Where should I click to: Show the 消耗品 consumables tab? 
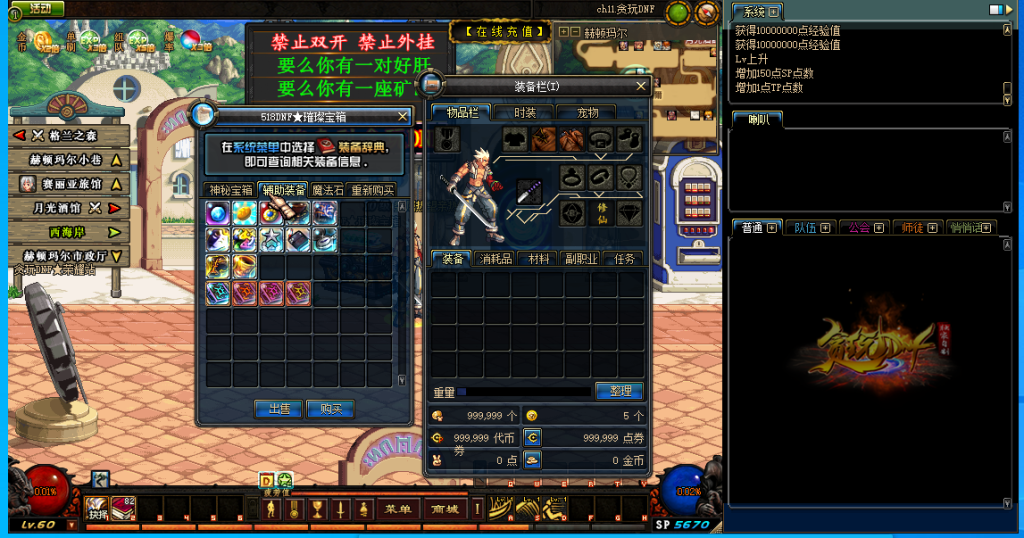(497, 259)
